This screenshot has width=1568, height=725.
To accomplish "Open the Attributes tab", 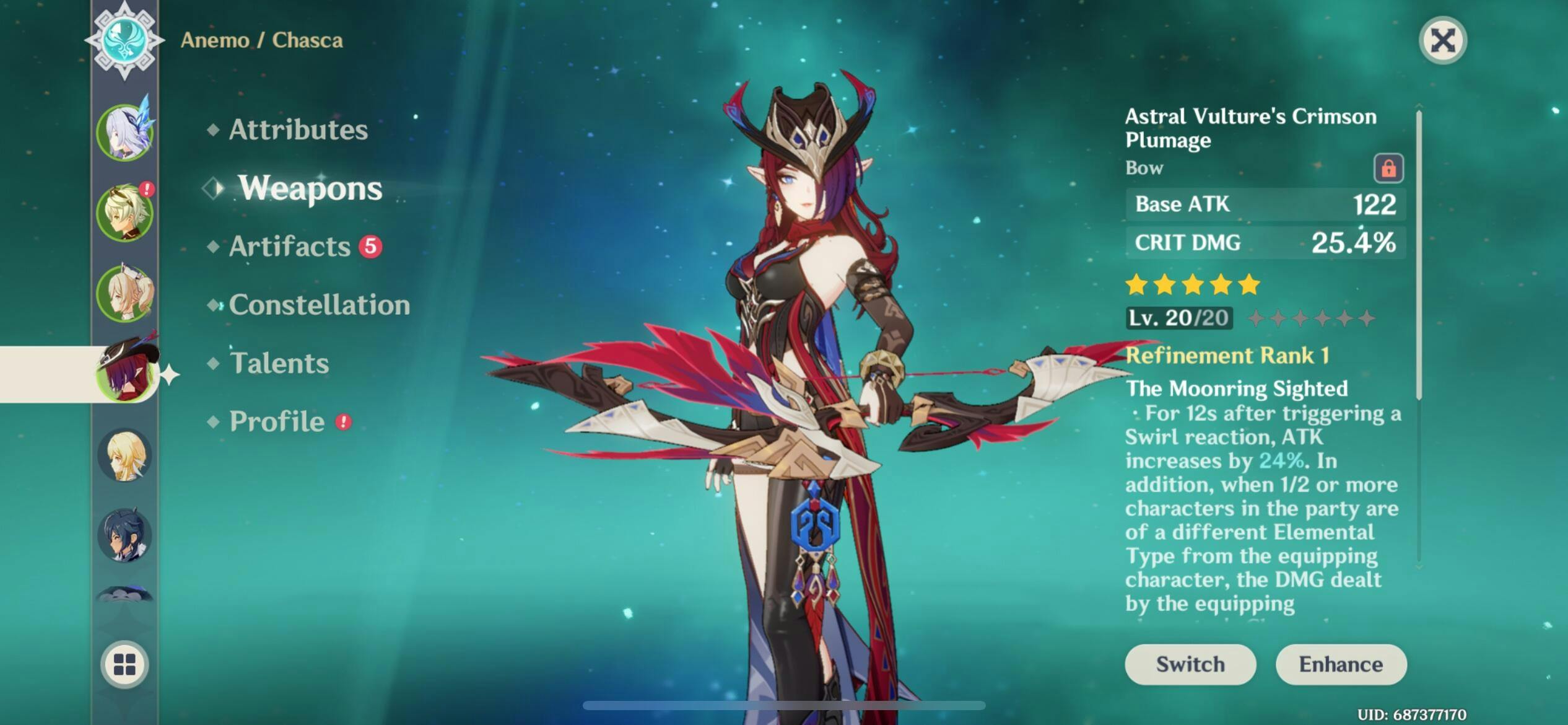I will 298,130.
